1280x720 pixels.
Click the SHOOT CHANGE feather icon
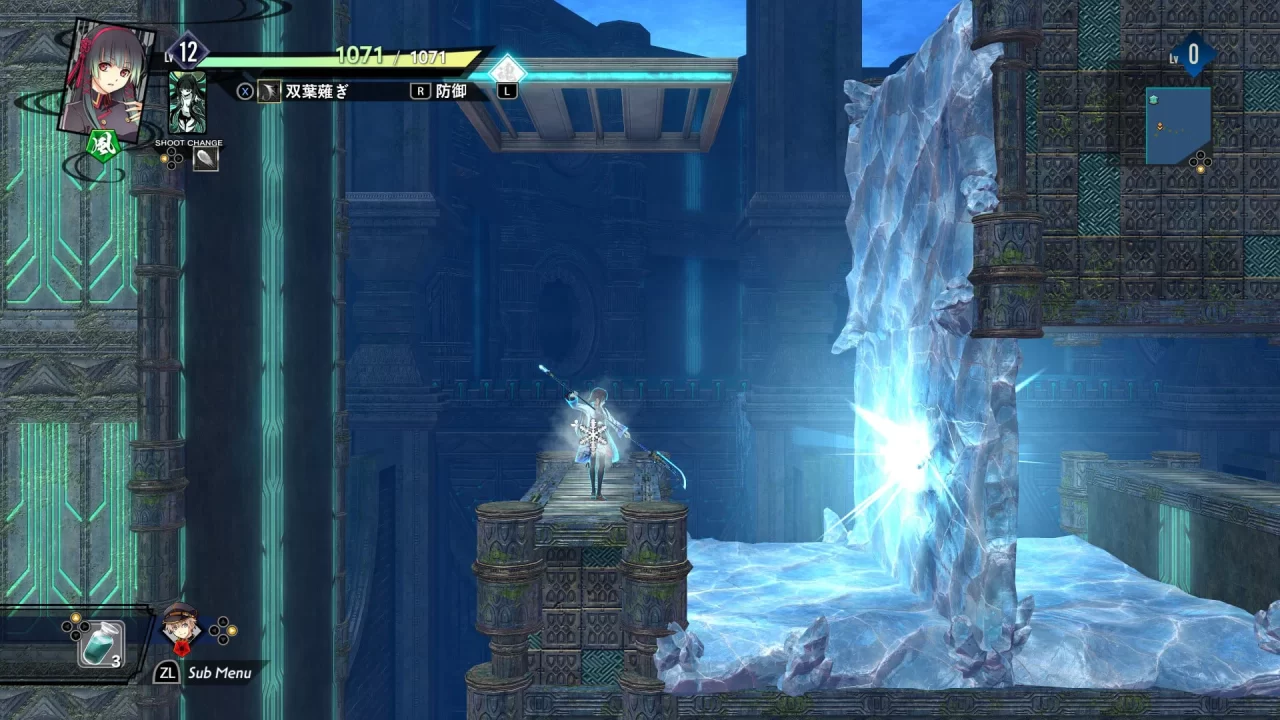coord(206,157)
